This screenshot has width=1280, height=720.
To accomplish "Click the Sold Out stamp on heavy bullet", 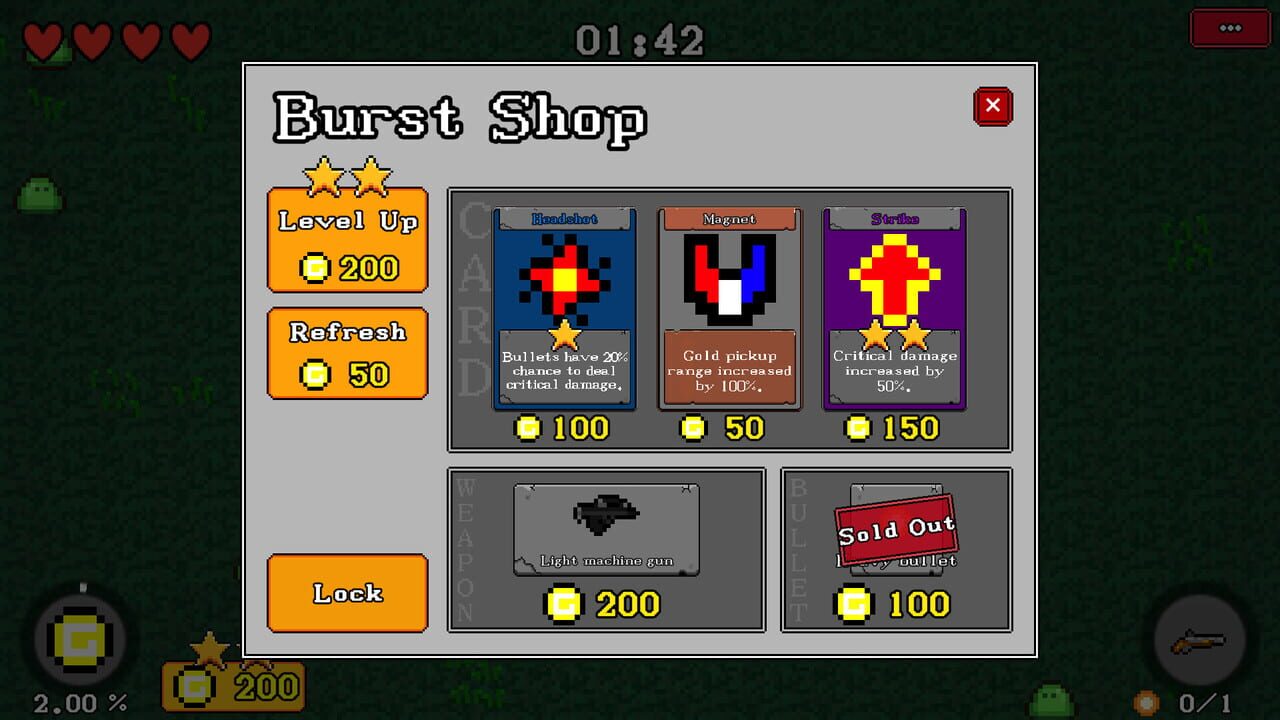I will point(894,530).
